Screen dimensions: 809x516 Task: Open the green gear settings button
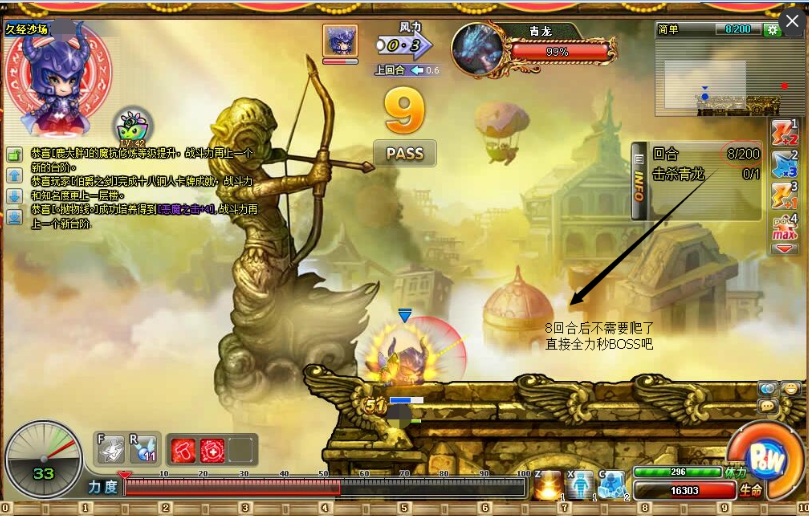[770, 30]
